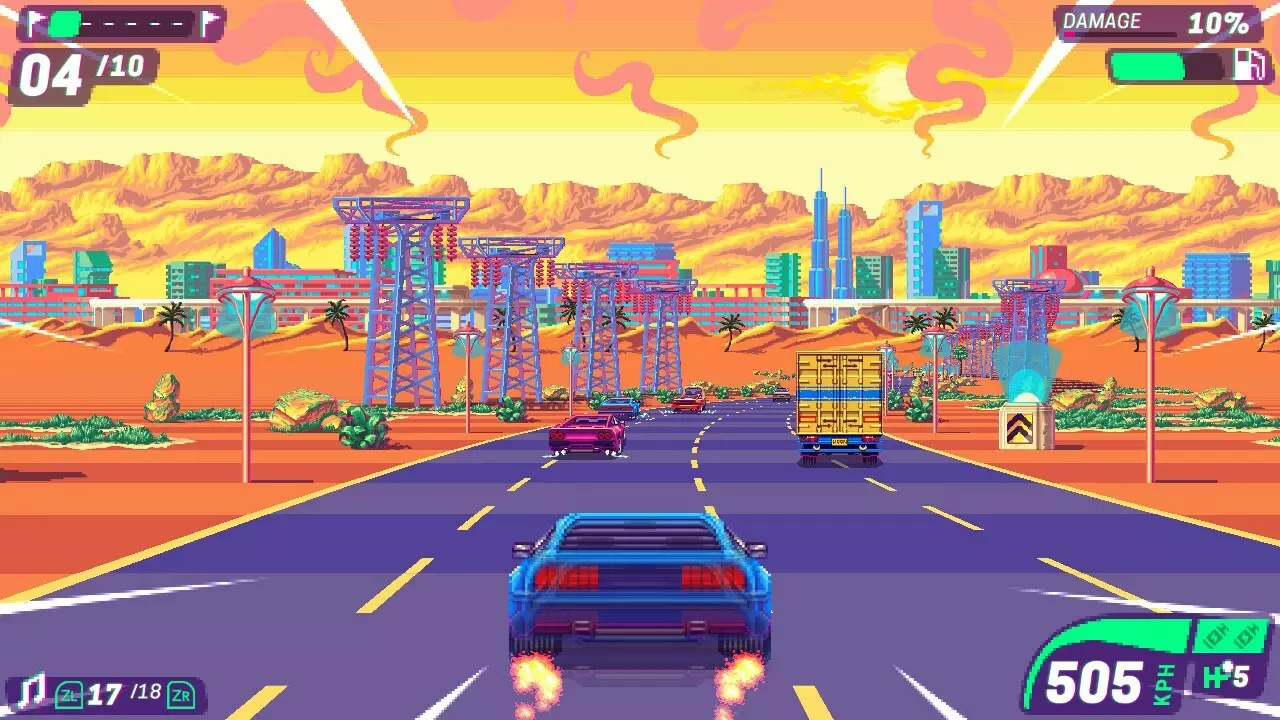Click the ZL previous track button icon

(69, 696)
